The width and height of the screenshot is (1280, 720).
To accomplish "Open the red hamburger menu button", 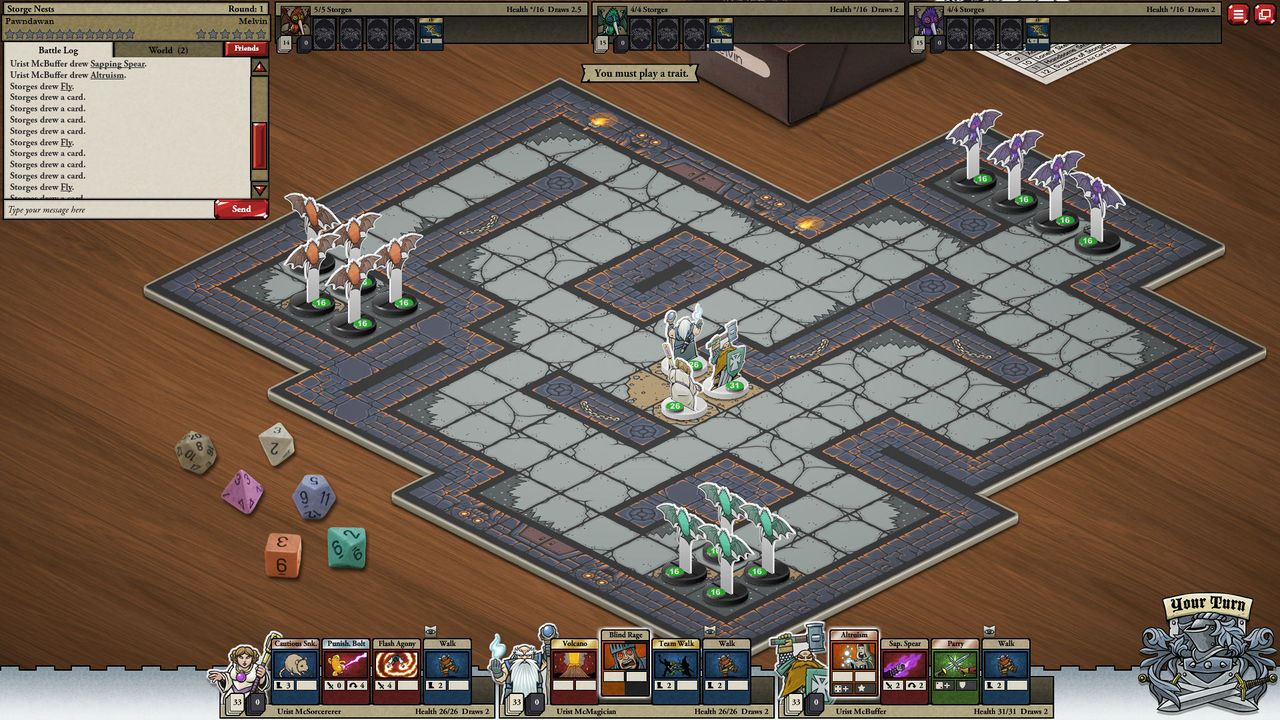I will pos(1238,14).
